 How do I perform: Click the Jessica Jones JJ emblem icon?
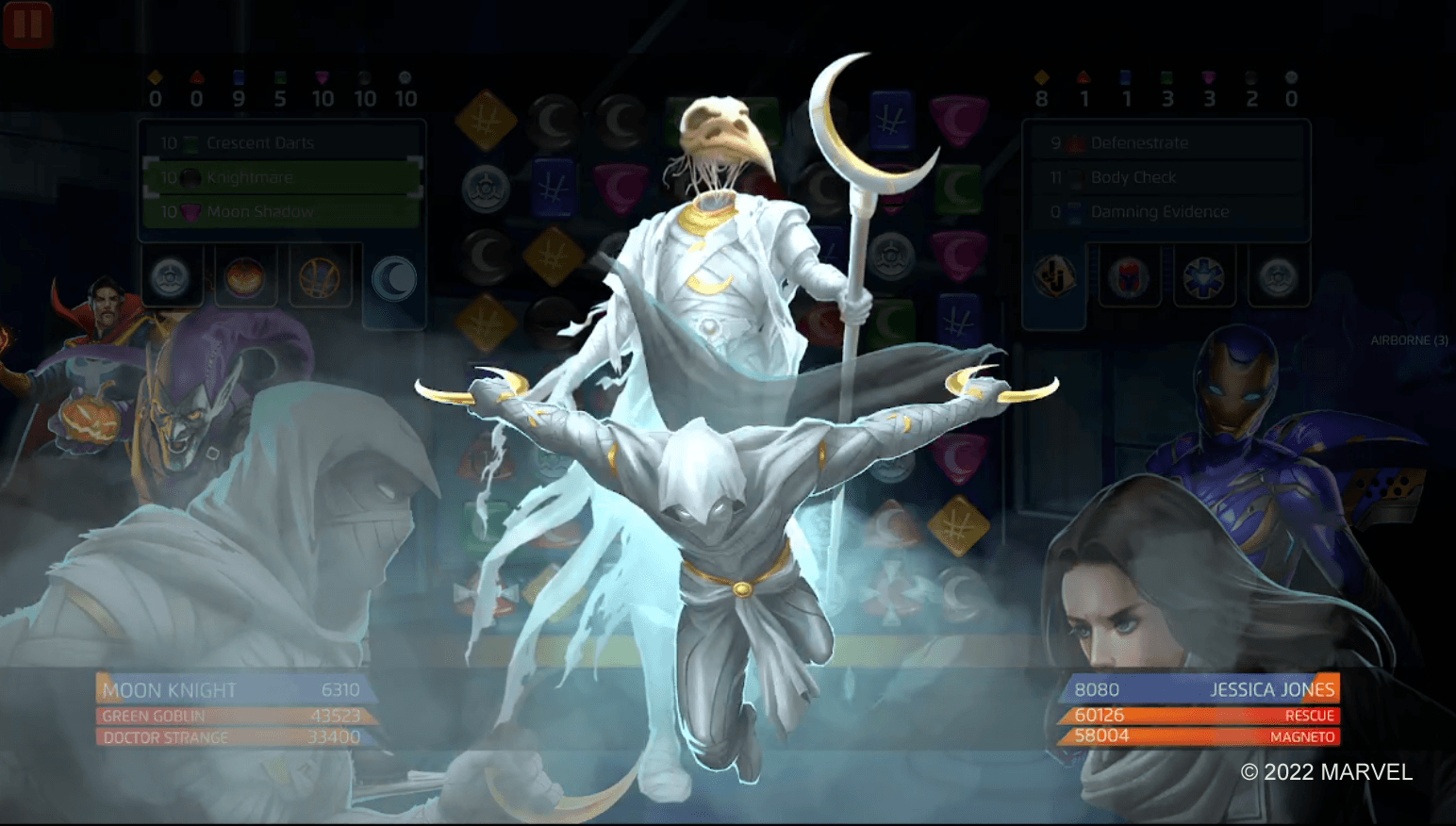[1053, 276]
